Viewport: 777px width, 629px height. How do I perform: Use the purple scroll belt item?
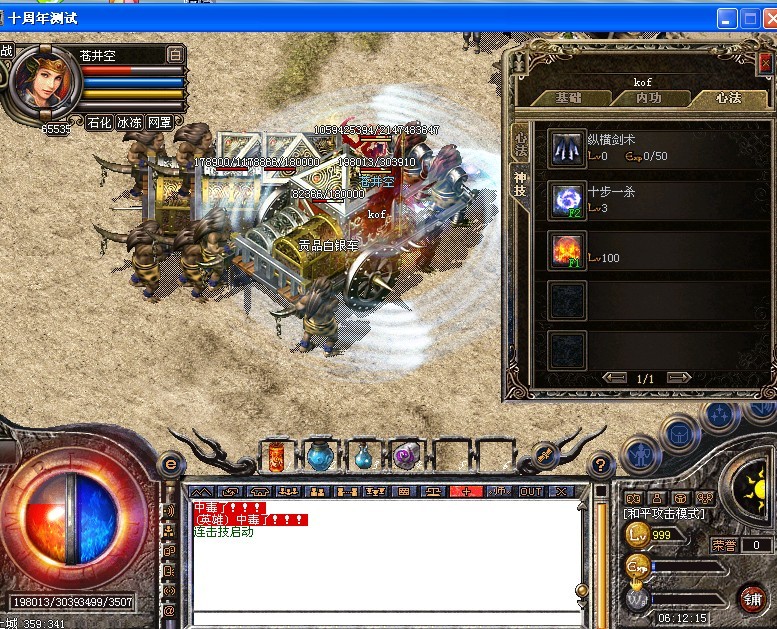(405, 457)
